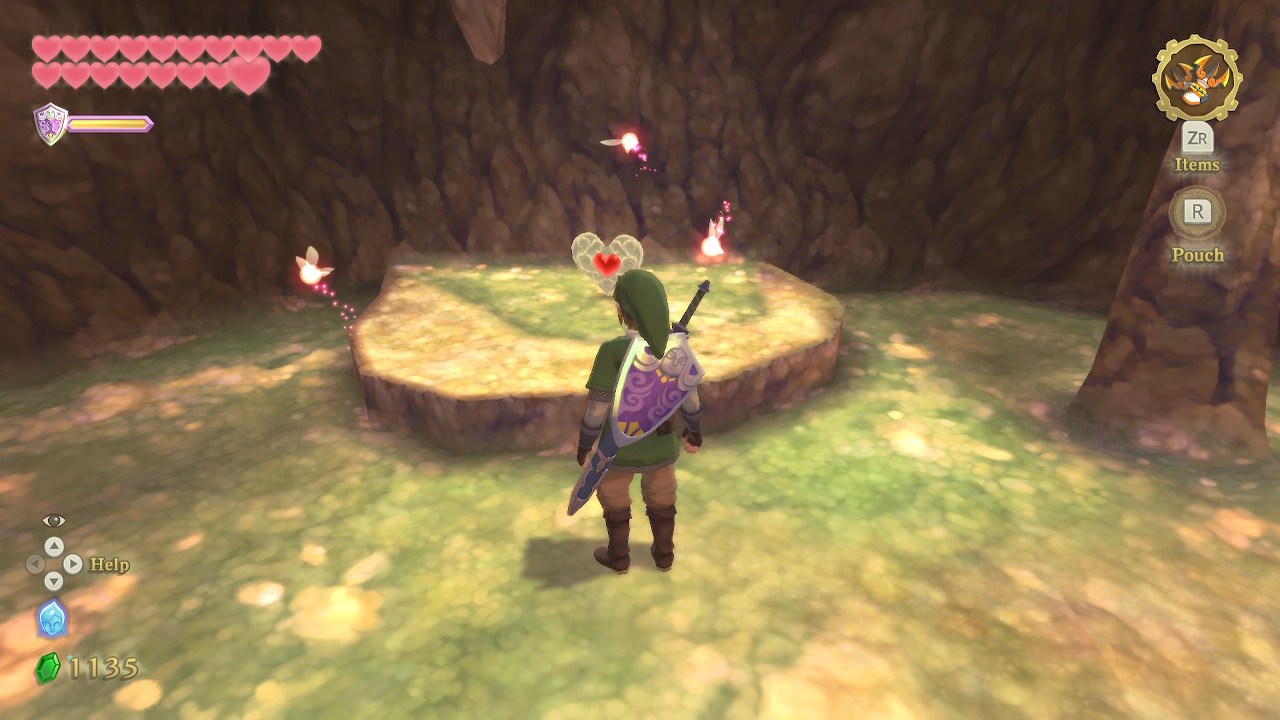Open Help beside the directional arrows
The image size is (1280, 720).
[109, 565]
